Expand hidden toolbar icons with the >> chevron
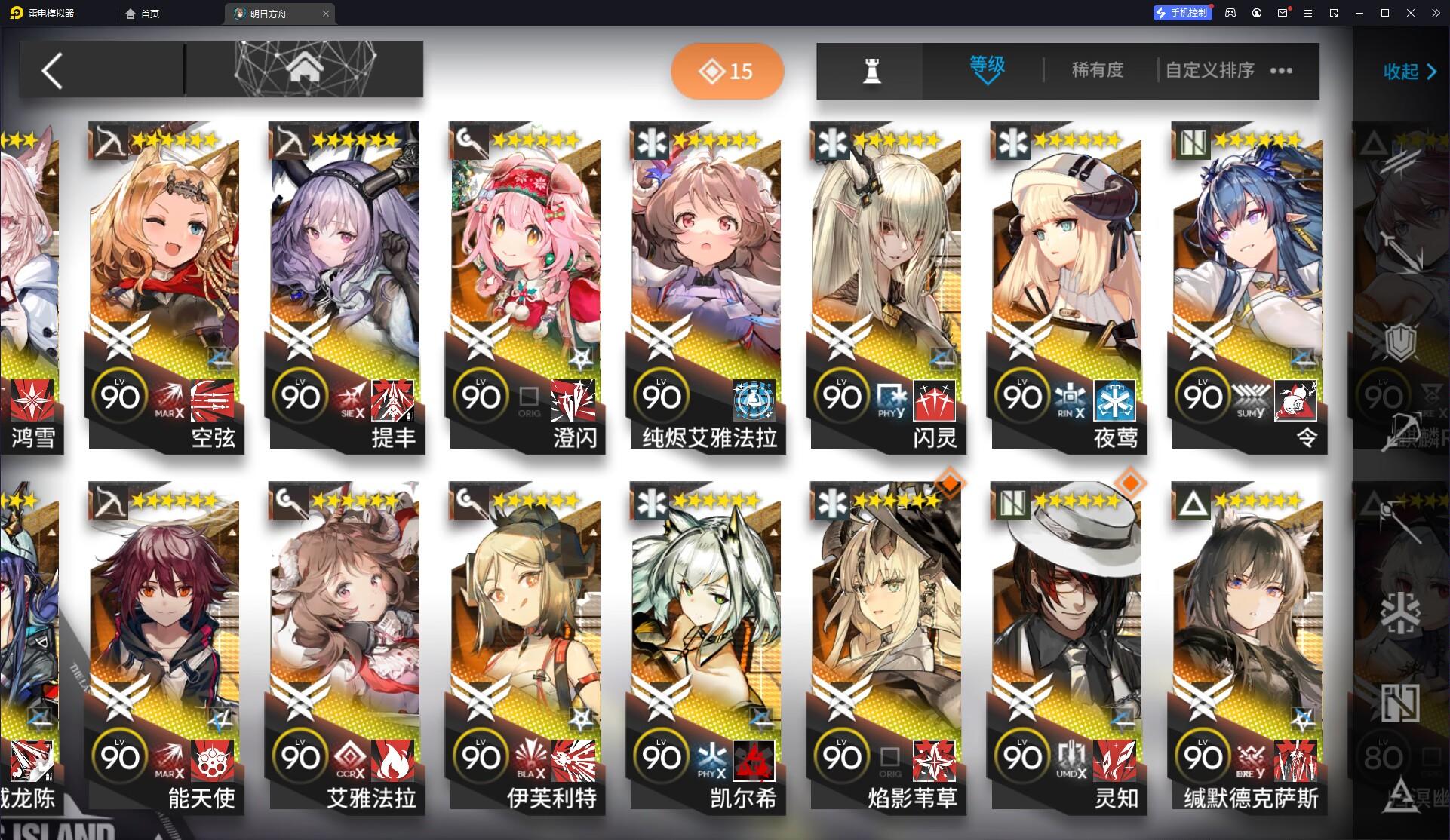This screenshot has width=1450, height=840. coord(1437,13)
